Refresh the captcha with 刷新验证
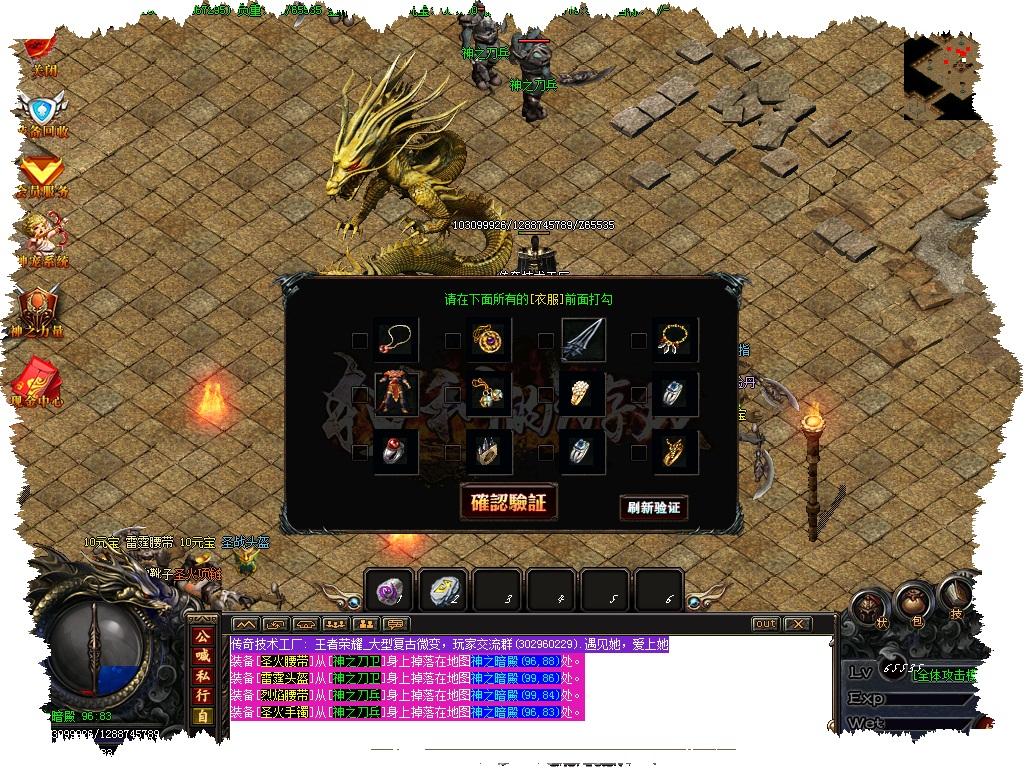 [654, 508]
